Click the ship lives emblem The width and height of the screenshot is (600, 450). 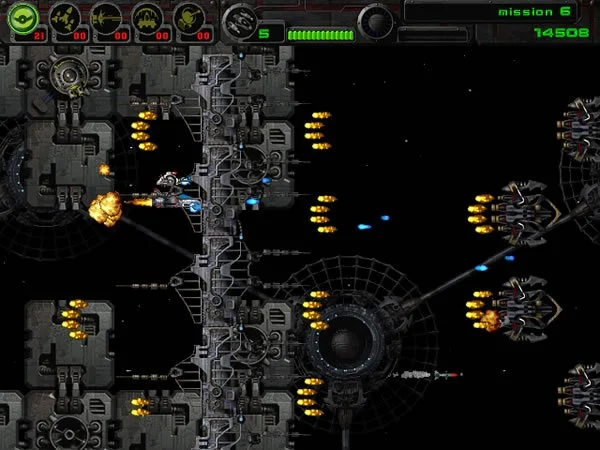tap(238, 19)
